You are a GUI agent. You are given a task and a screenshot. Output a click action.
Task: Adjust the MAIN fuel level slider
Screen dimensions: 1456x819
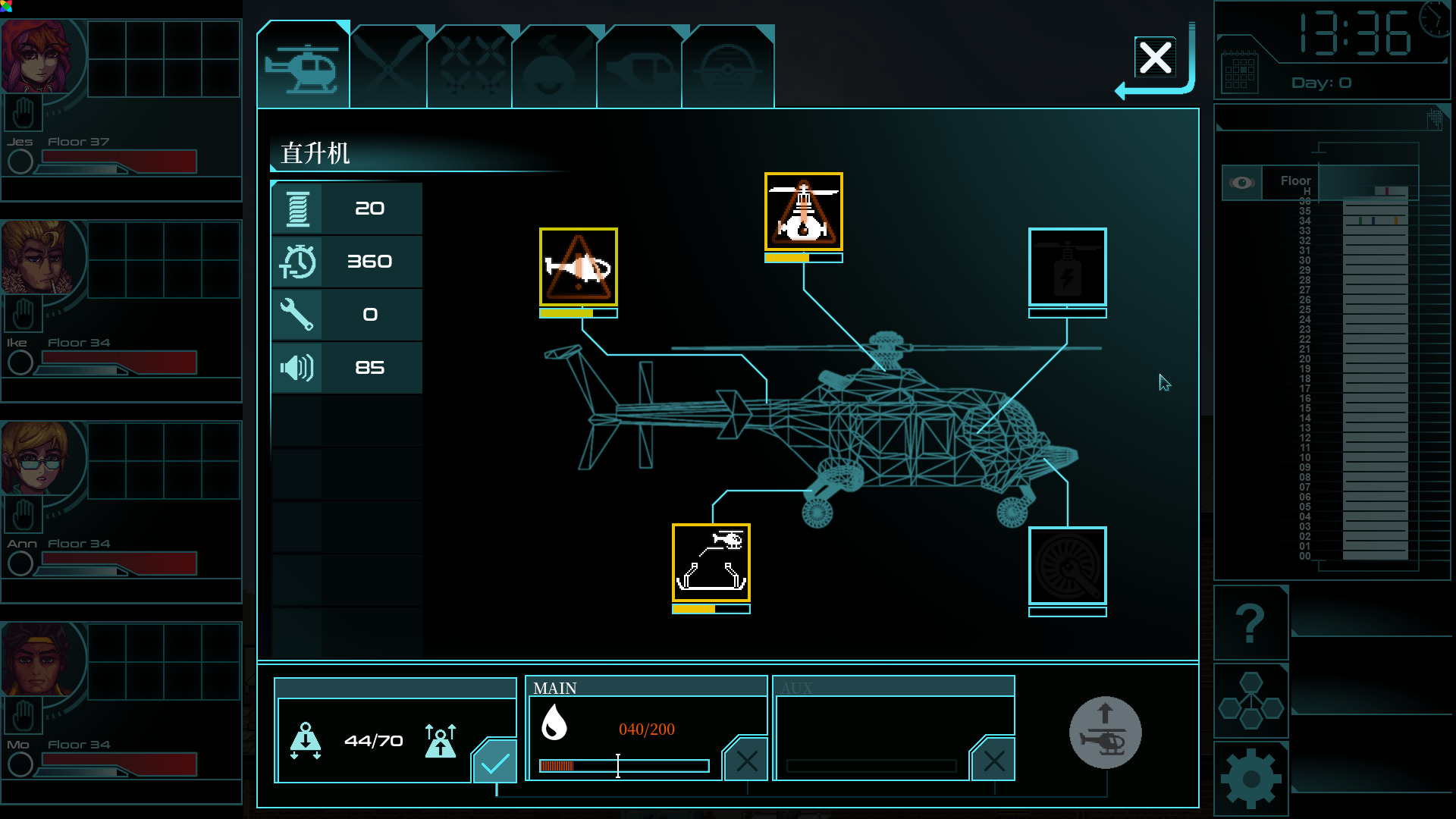coord(618,766)
